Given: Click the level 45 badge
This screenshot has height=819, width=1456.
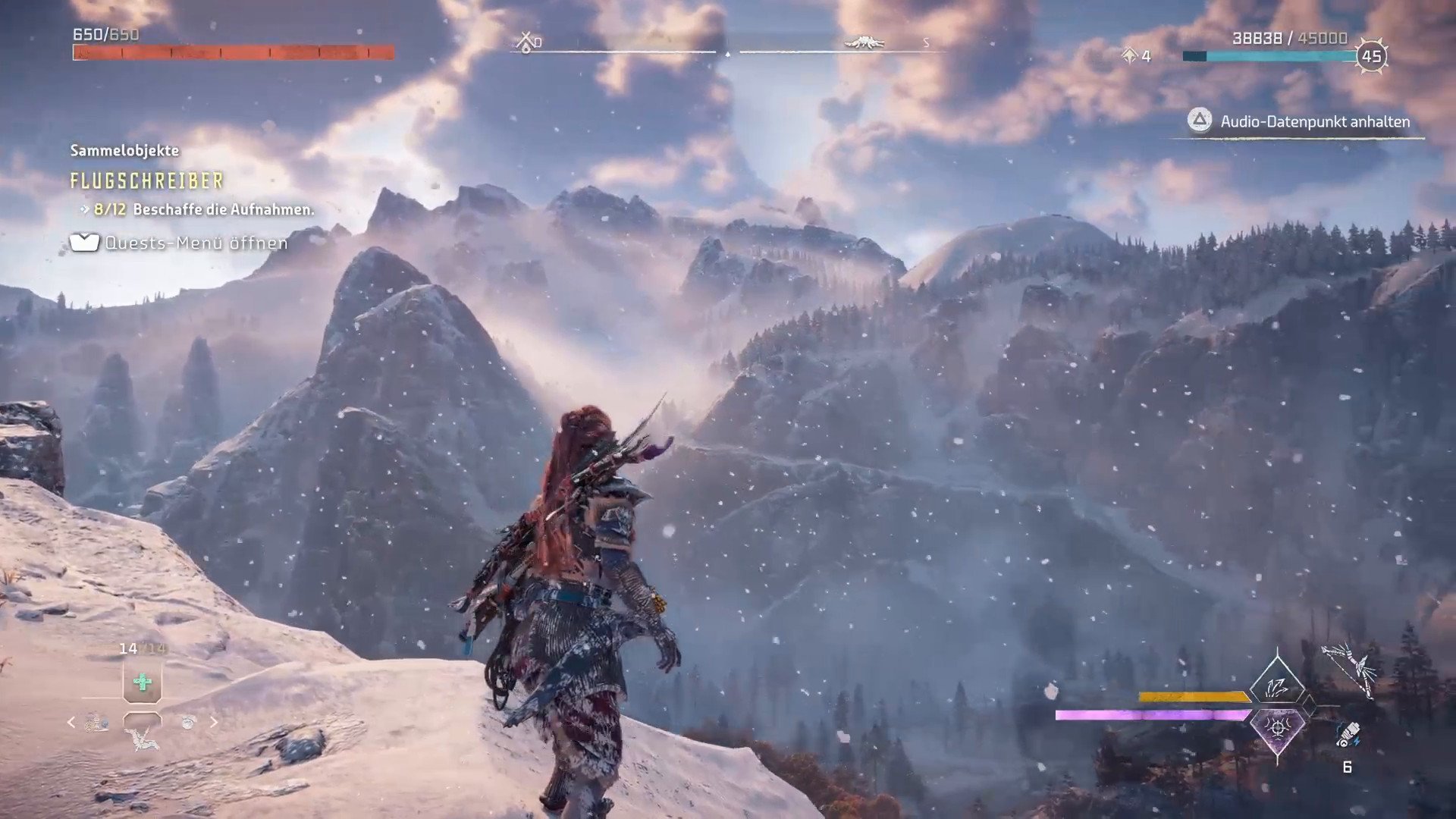Looking at the screenshot, I should pos(1371,56).
